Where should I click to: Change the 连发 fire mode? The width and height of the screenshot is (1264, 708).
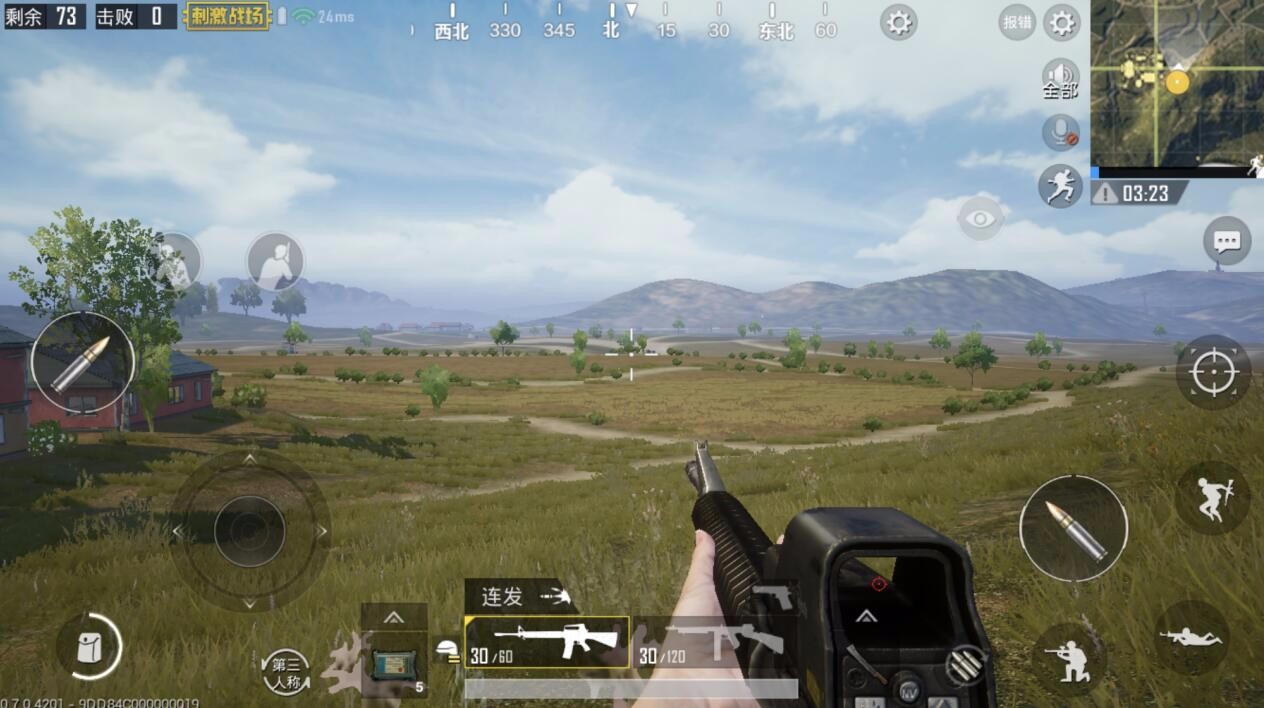point(520,597)
